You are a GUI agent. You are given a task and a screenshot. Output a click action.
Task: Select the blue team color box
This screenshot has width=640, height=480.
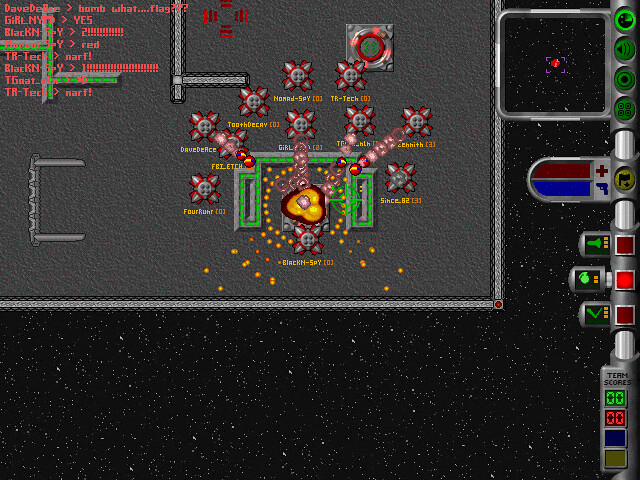click(x=615, y=437)
